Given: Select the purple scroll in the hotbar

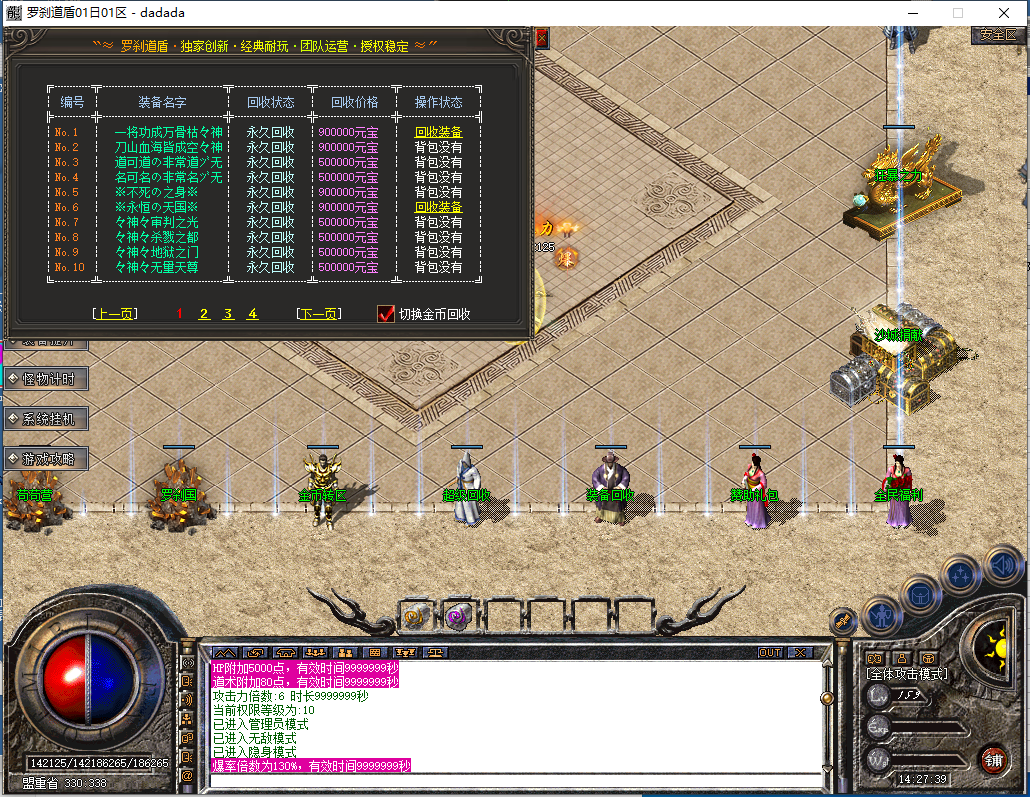Looking at the screenshot, I should pos(458,616).
